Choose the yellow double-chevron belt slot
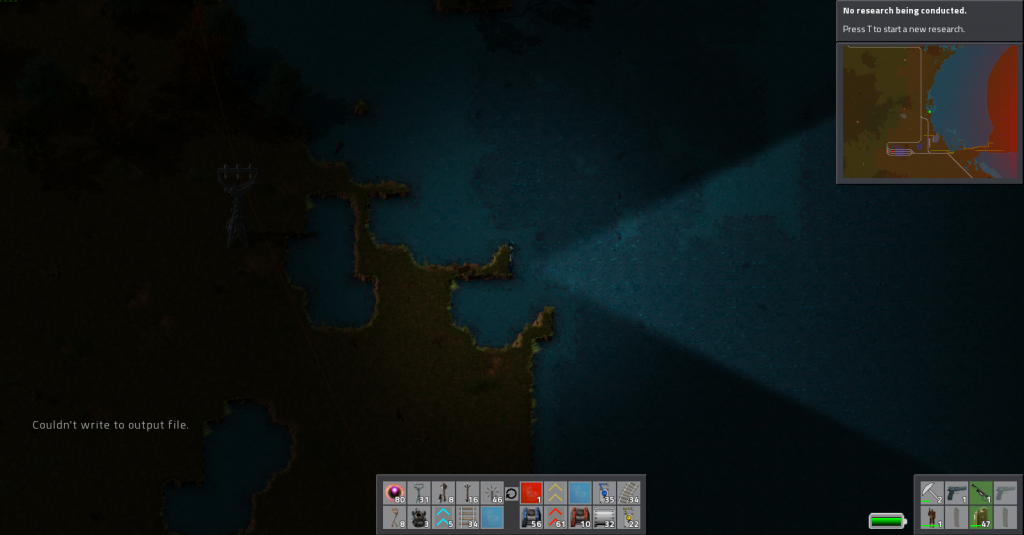 (x=555, y=493)
